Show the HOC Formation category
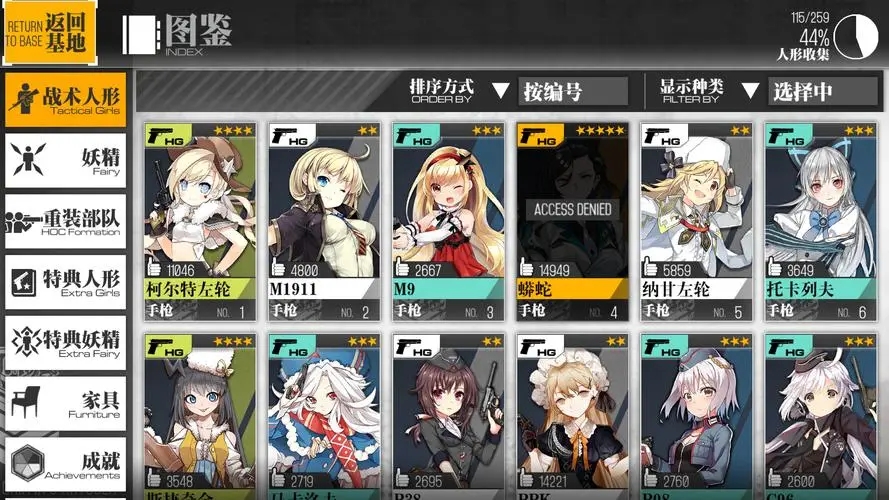The image size is (889, 500). pos(66,221)
